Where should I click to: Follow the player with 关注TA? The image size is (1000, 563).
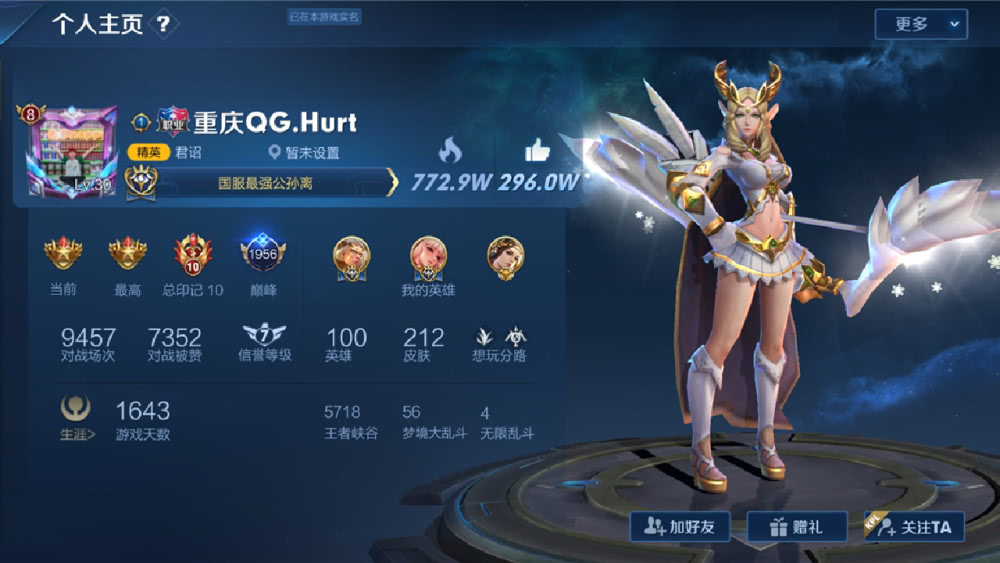point(913,526)
